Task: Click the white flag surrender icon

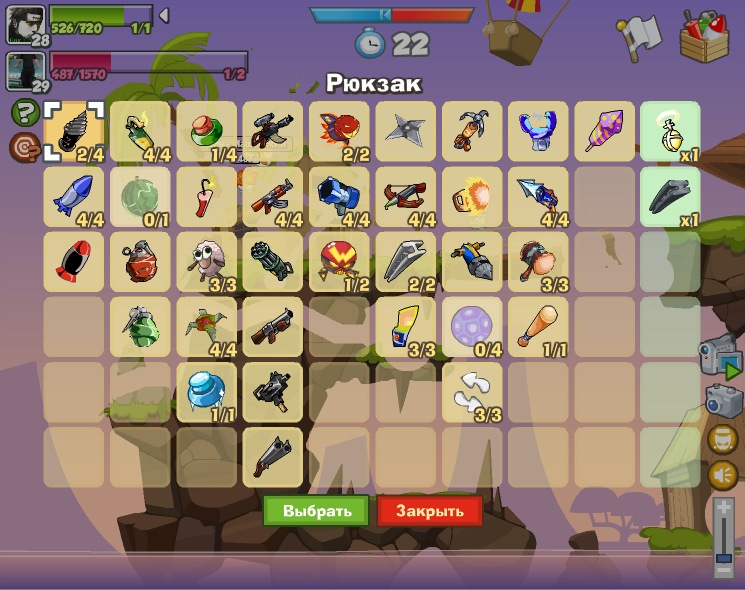Action: click(634, 36)
